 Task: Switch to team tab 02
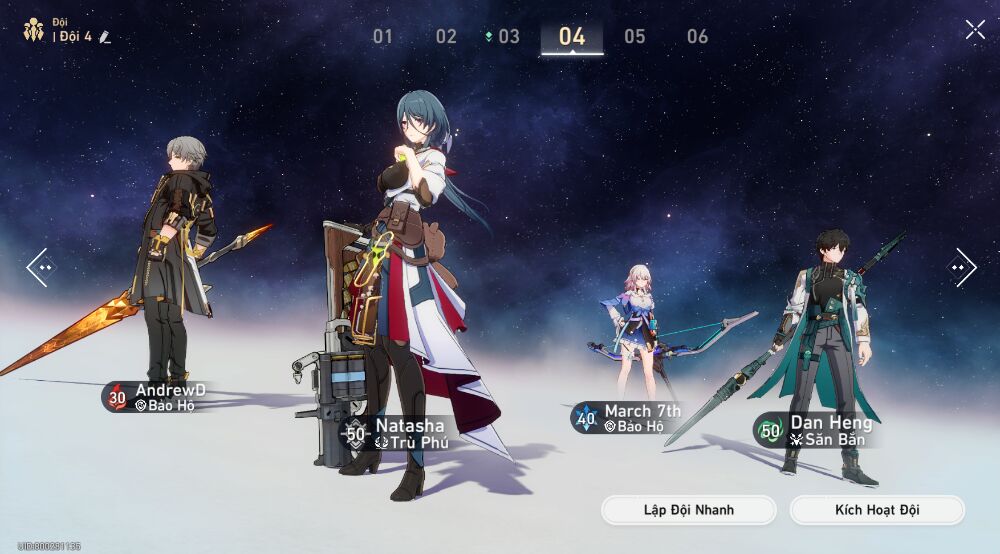[446, 37]
